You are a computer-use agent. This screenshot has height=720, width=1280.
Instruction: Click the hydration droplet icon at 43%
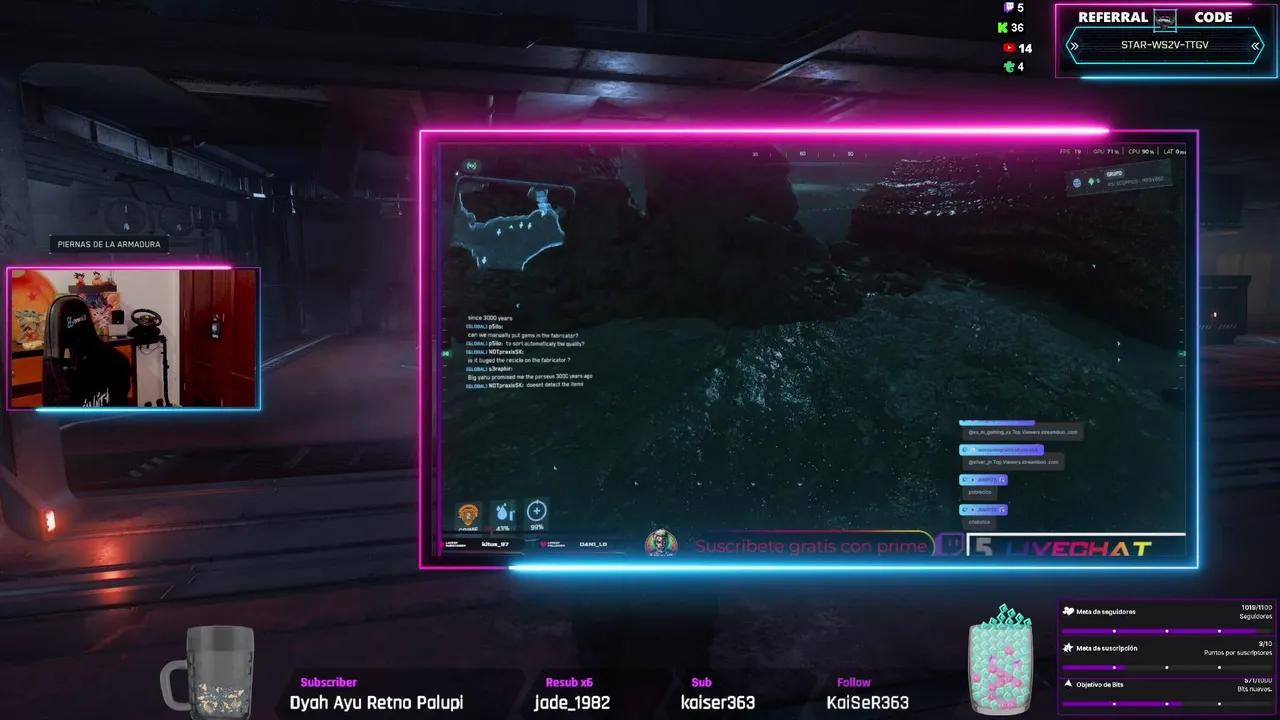[502, 513]
